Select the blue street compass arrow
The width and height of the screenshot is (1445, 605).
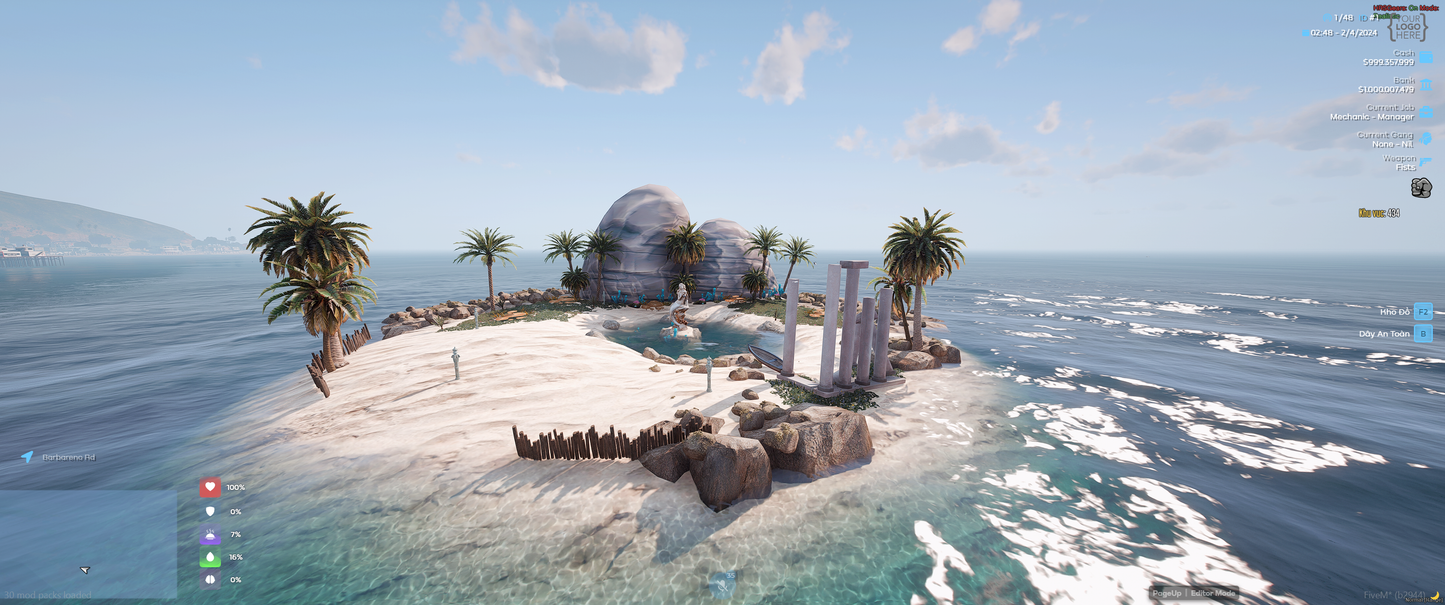27,457
